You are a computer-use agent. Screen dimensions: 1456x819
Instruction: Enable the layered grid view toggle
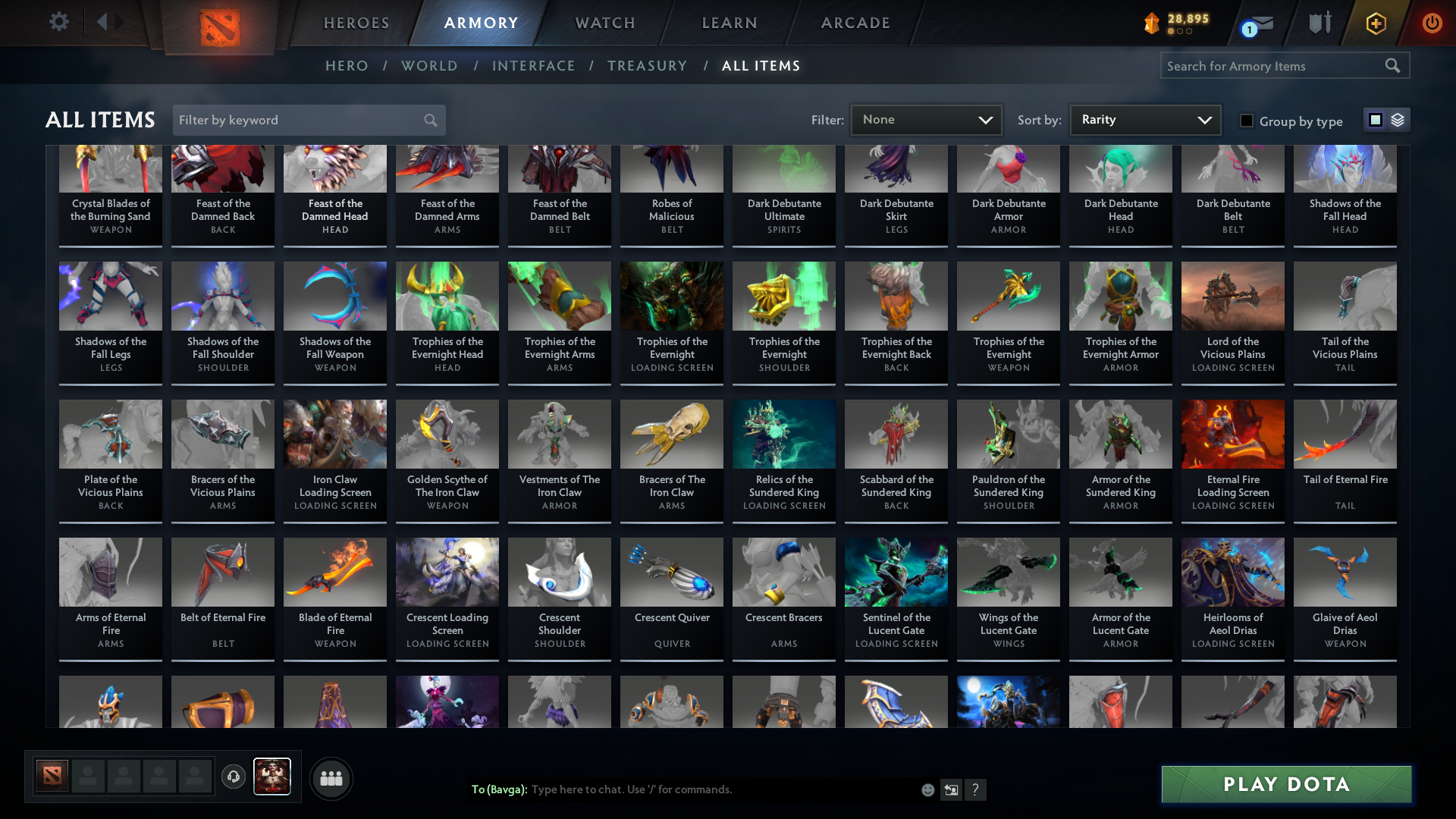[x=1397, y=120]
